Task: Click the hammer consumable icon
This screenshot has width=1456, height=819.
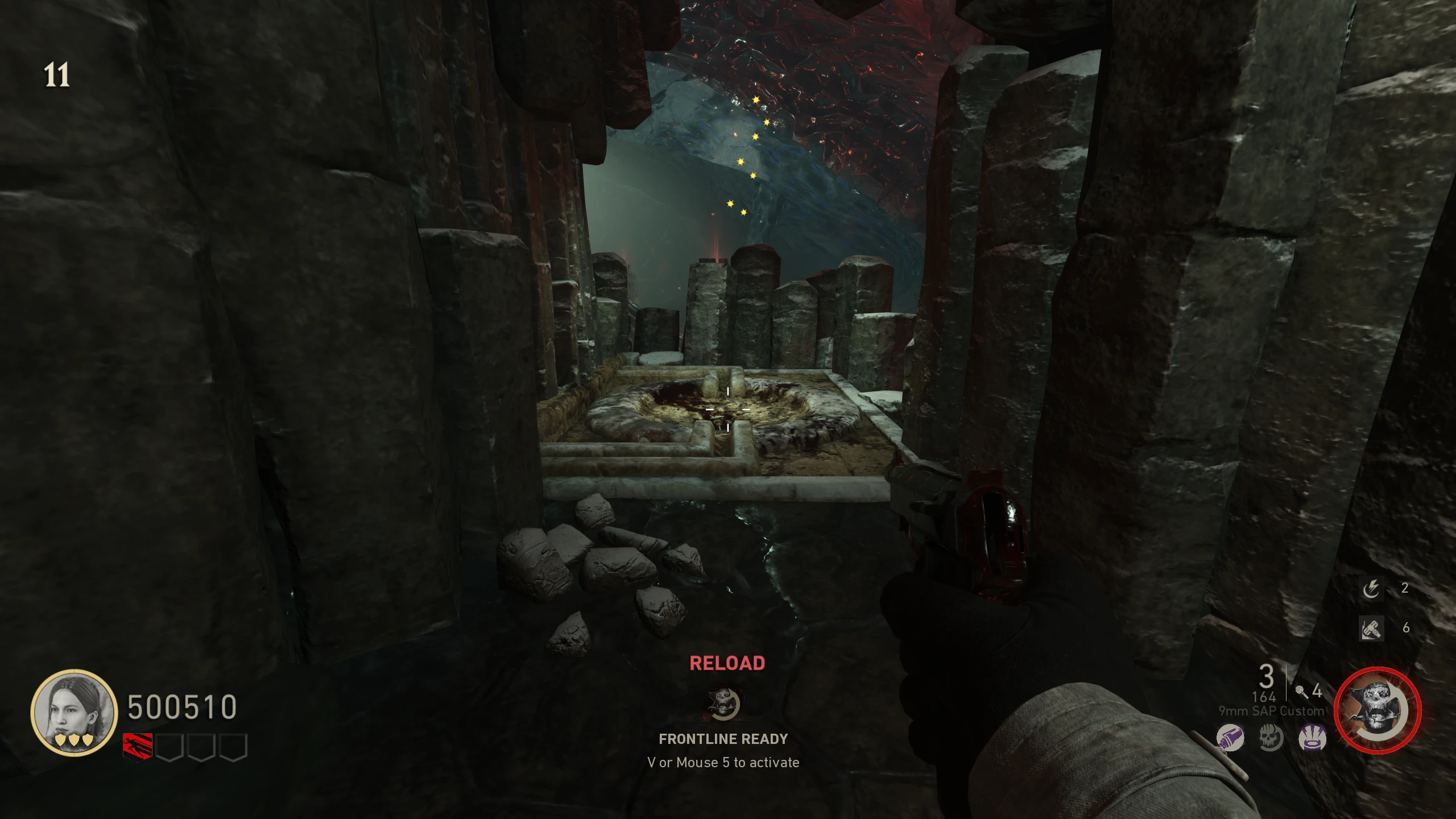Action: coord(1371,628)
